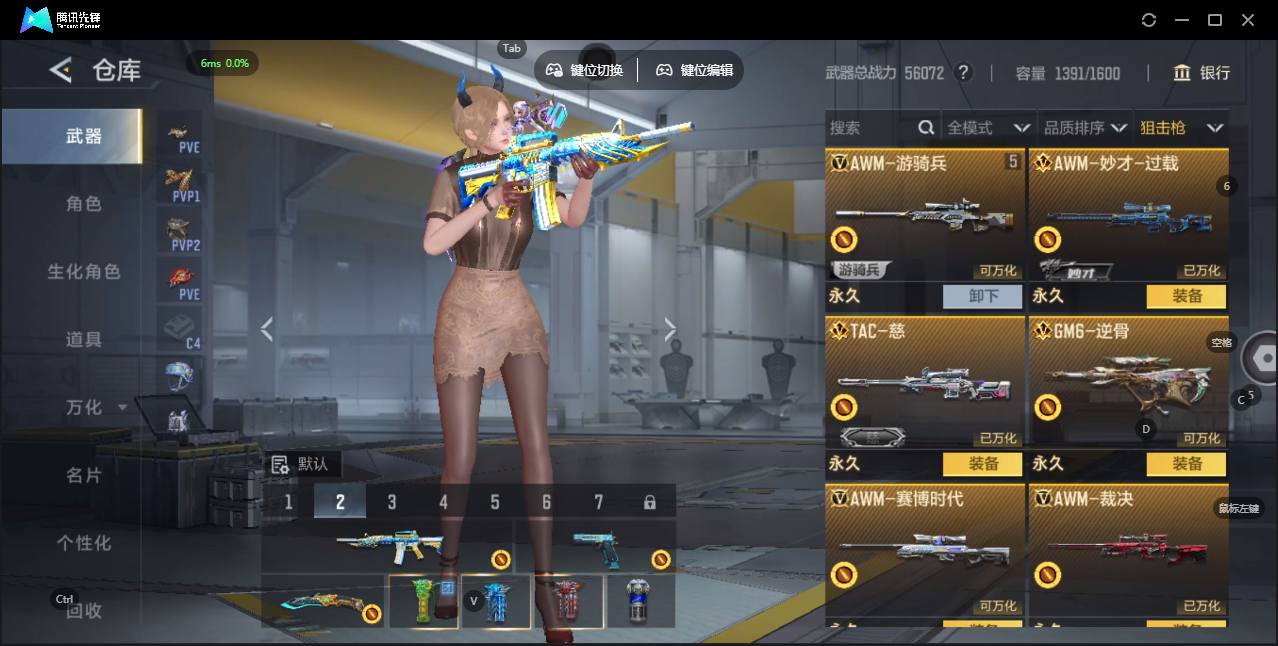Open the 名片 namecard tab
This screenshot has height=646, width=1278.
click(x=84, y=475)
